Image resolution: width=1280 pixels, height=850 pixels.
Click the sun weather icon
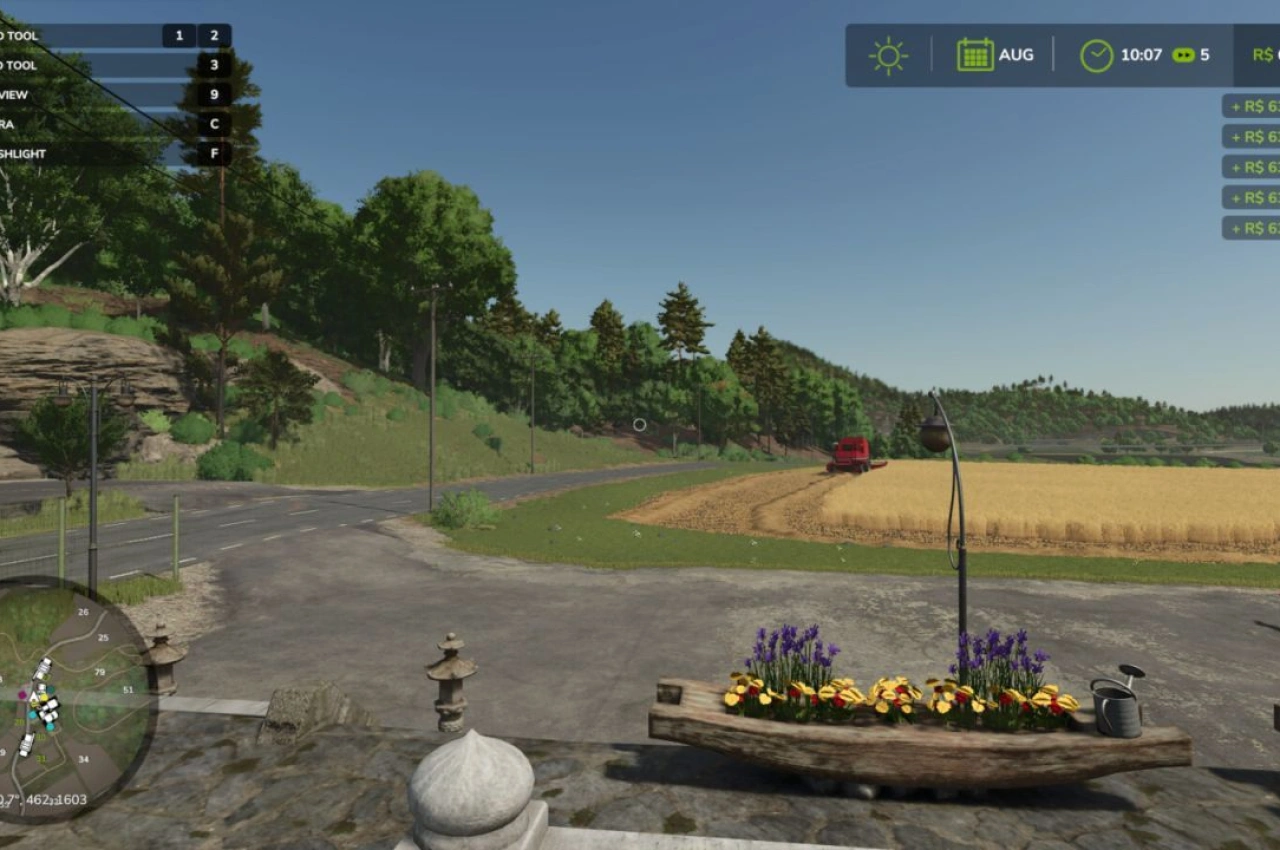[x=888, y=55]
